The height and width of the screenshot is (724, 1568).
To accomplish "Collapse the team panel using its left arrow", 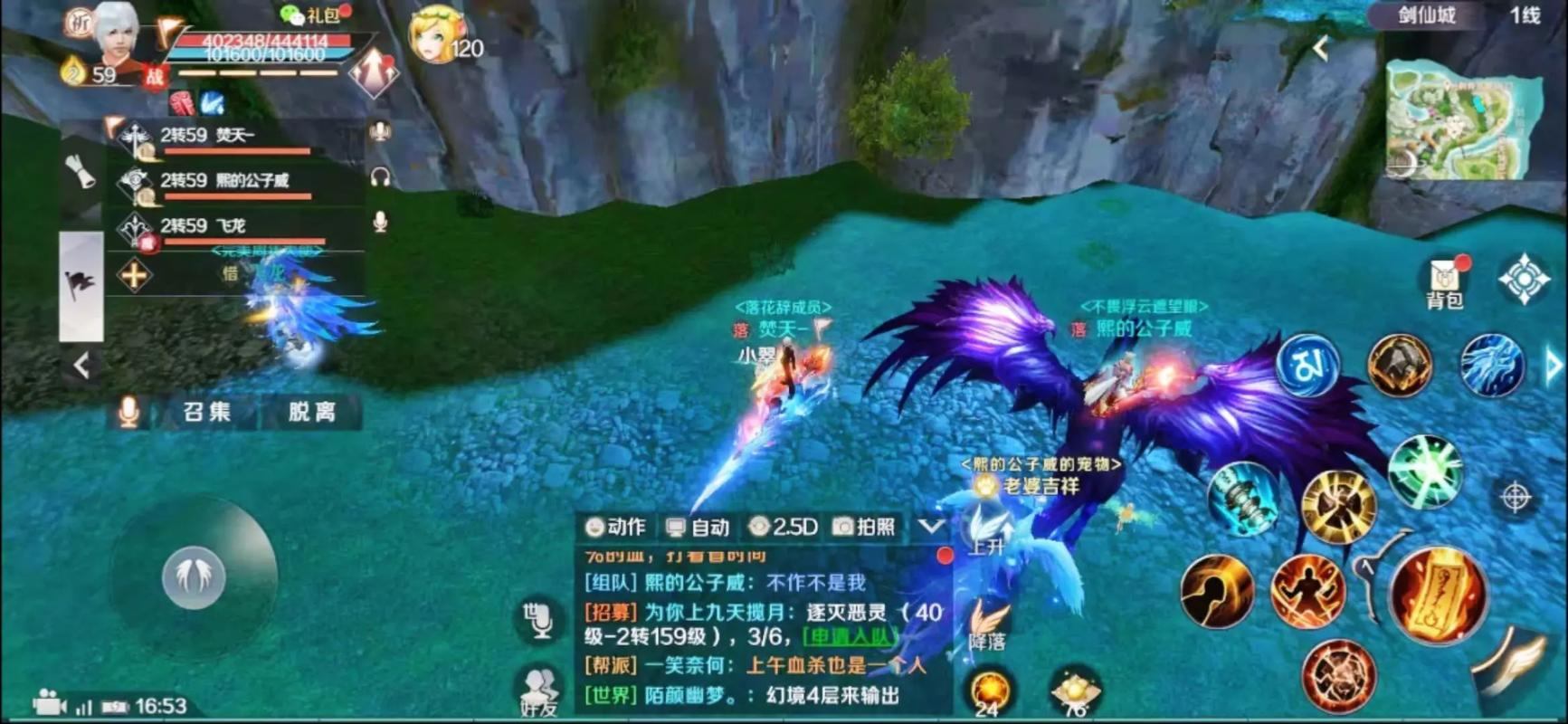I will pyautogui.click(x=80, y=367).
